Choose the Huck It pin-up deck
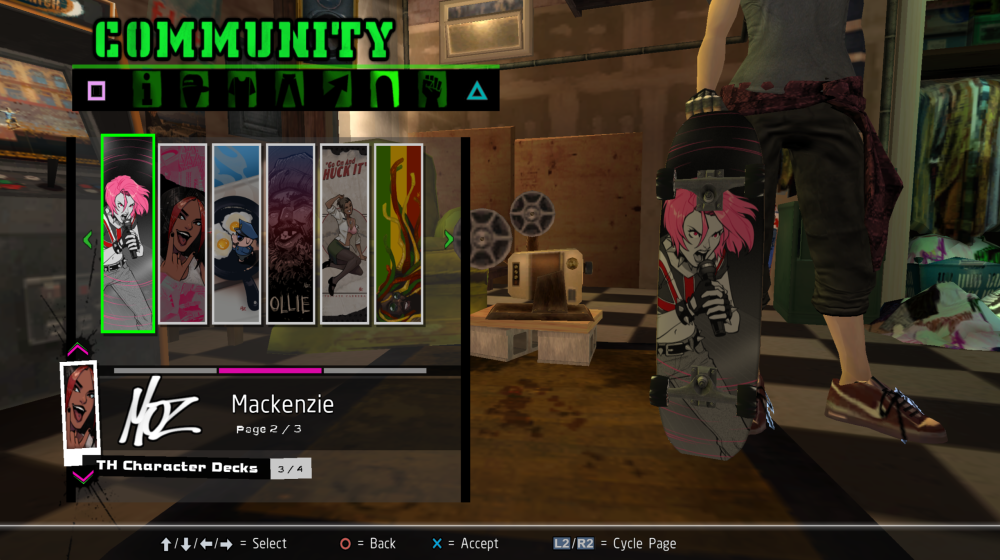 [345, 233]
